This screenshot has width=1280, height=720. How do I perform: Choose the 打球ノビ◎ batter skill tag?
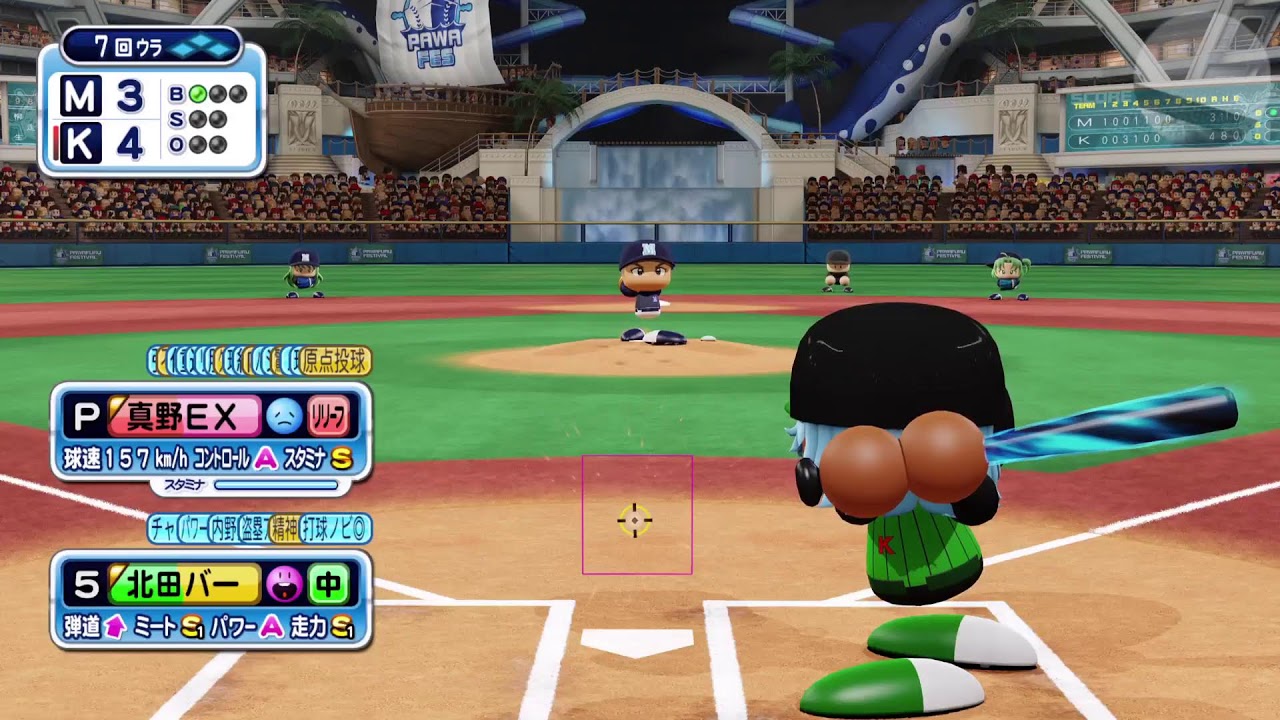click(x=336, y=528)
